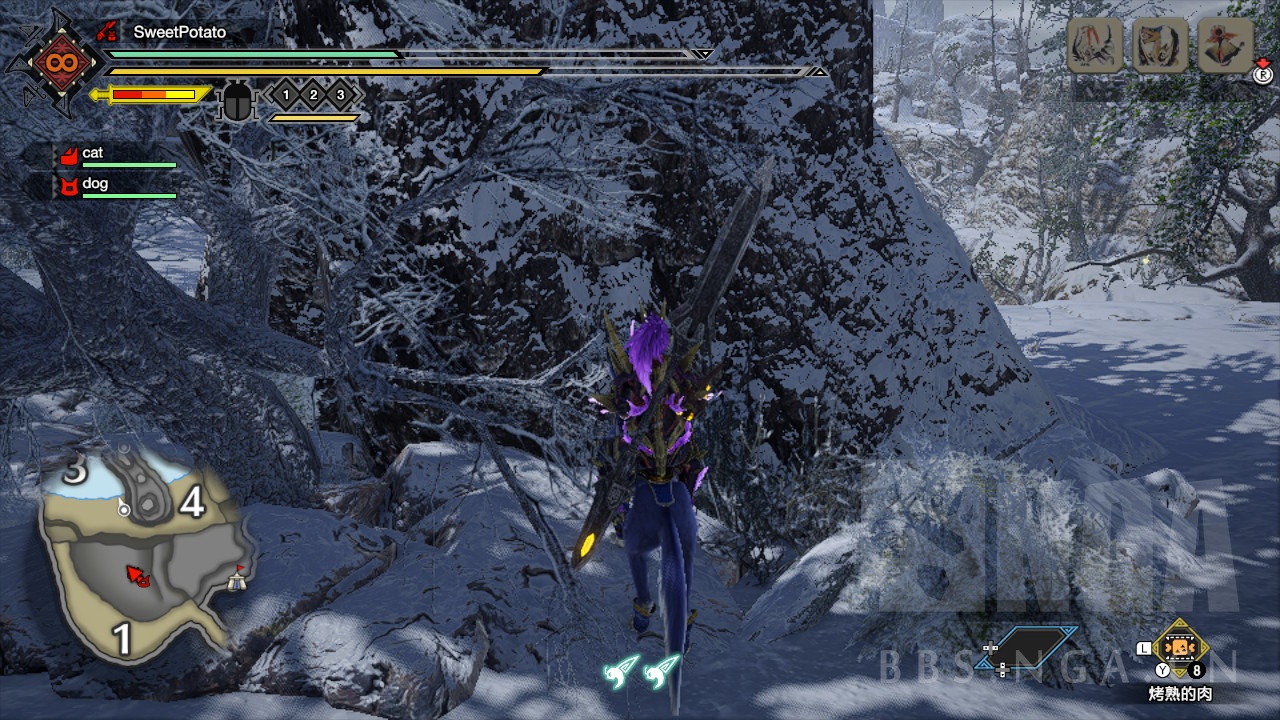Viewport: 1280px width, 720px height.
Task: Click the black beetle gauge icon
Action: coord(238,101)
